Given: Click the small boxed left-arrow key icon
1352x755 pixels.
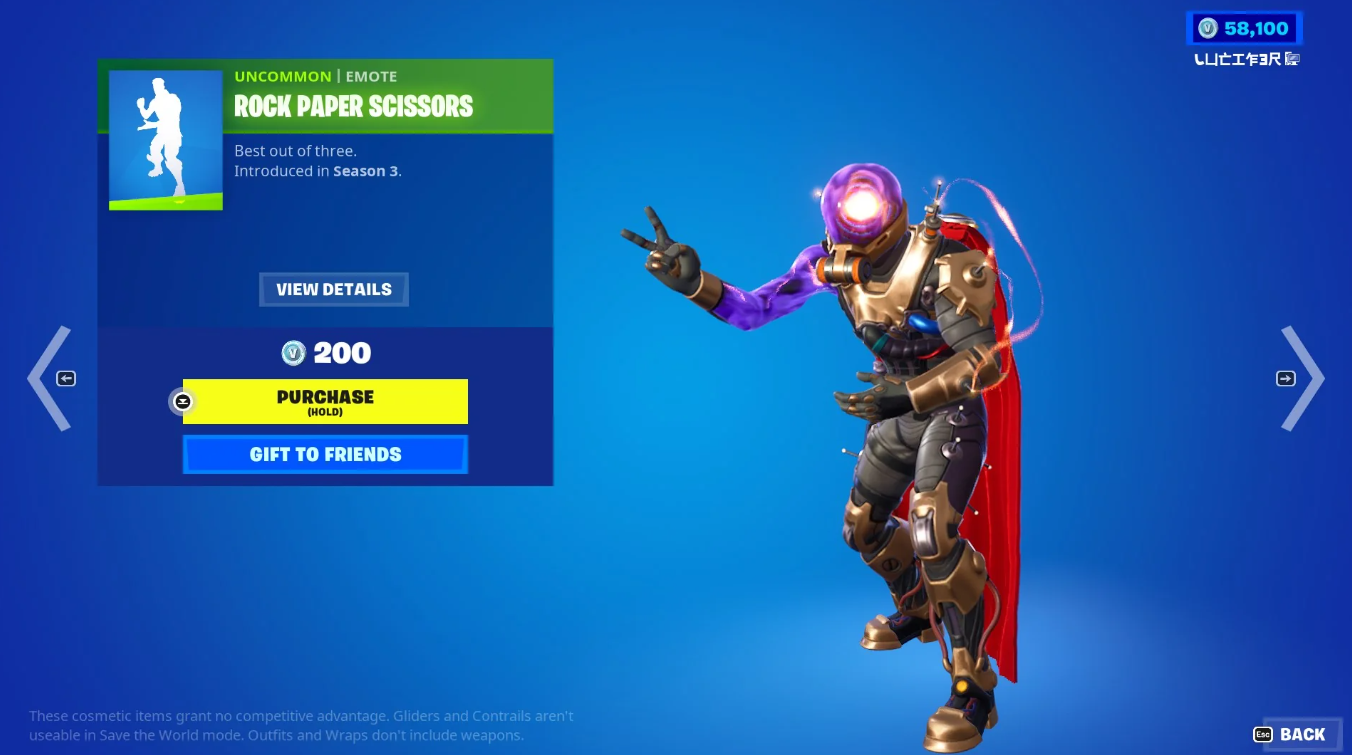Looking at the screenshot, I should tap(65, 378).
